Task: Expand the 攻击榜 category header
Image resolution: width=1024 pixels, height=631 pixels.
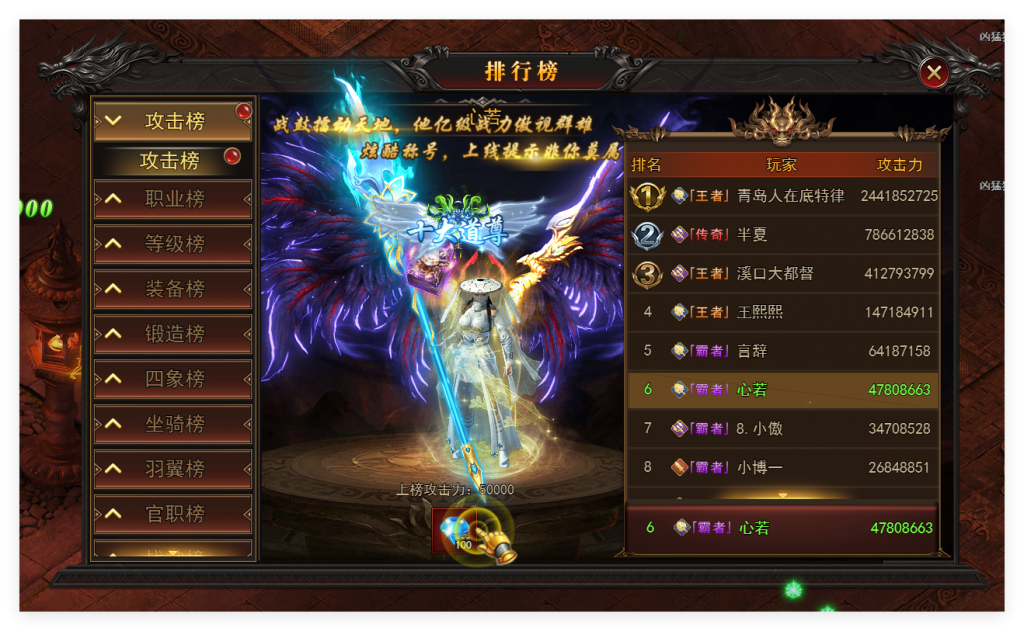Action: (173, 121)
